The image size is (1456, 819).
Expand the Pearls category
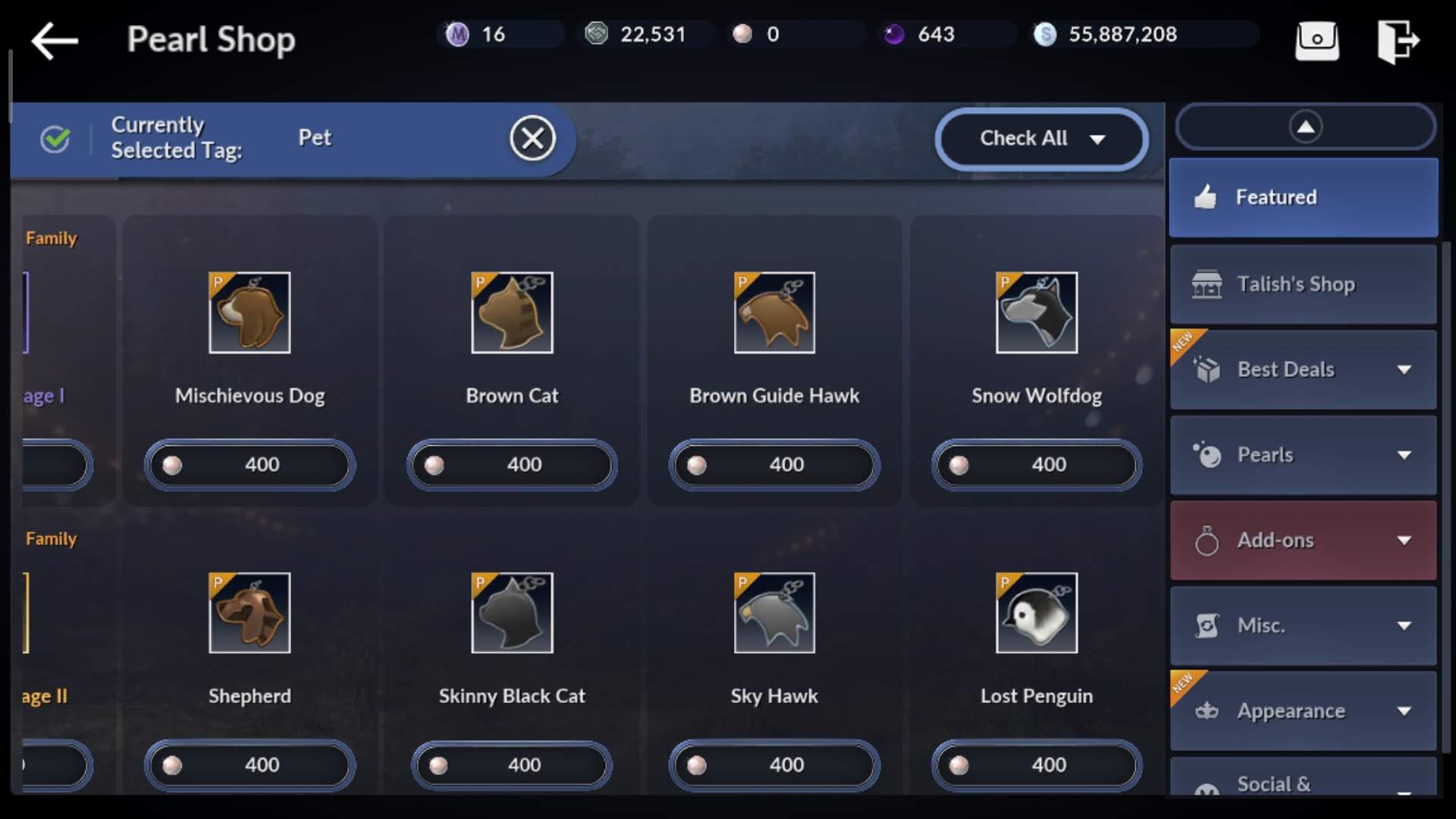(x=1303, y=455)
